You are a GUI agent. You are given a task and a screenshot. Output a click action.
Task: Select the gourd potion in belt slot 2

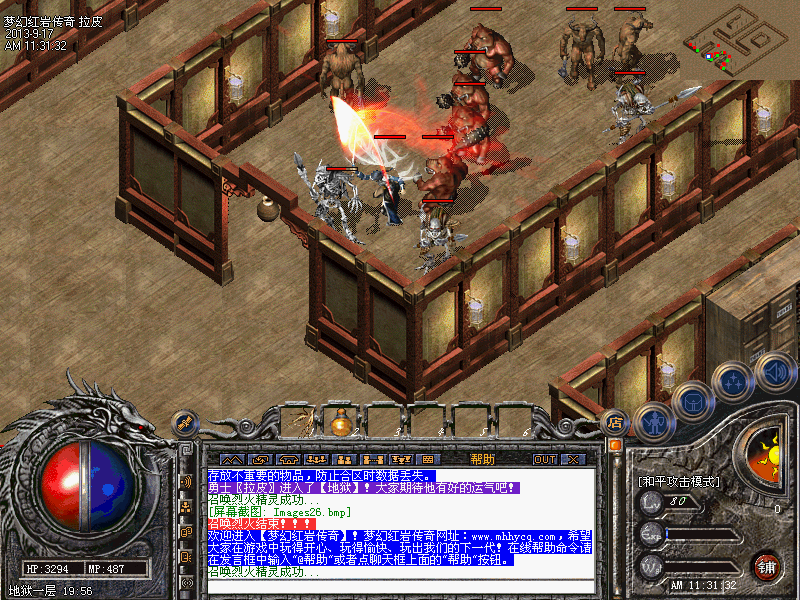[342, 422]
